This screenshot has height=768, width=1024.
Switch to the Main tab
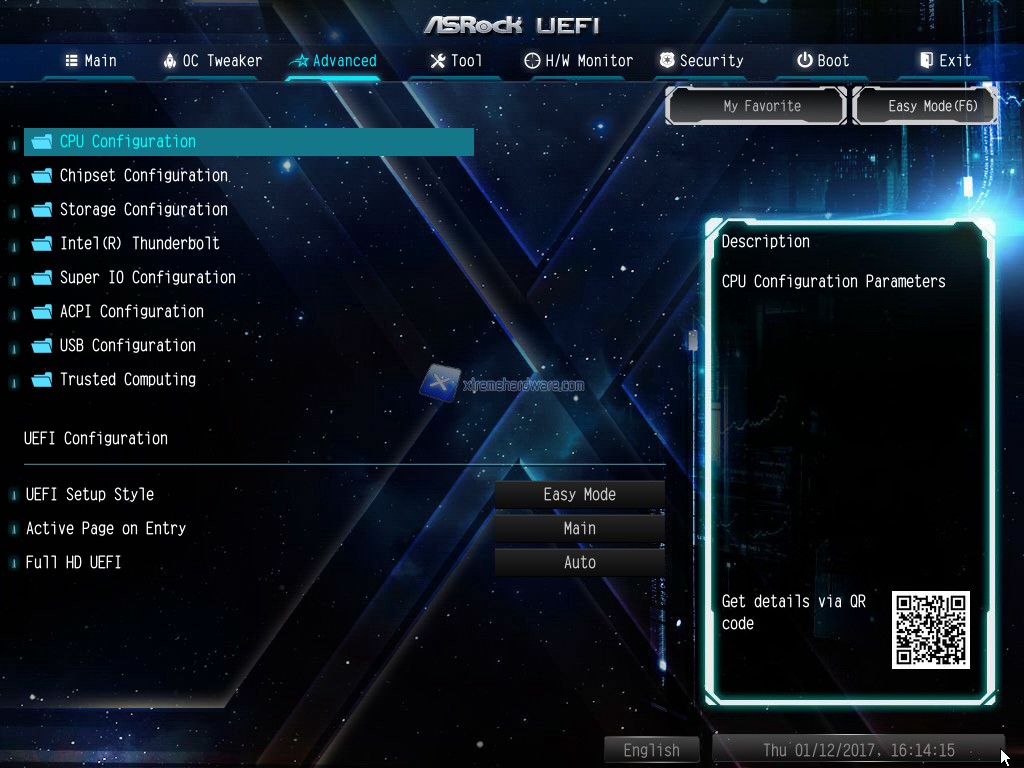click(x=91, y=61)
